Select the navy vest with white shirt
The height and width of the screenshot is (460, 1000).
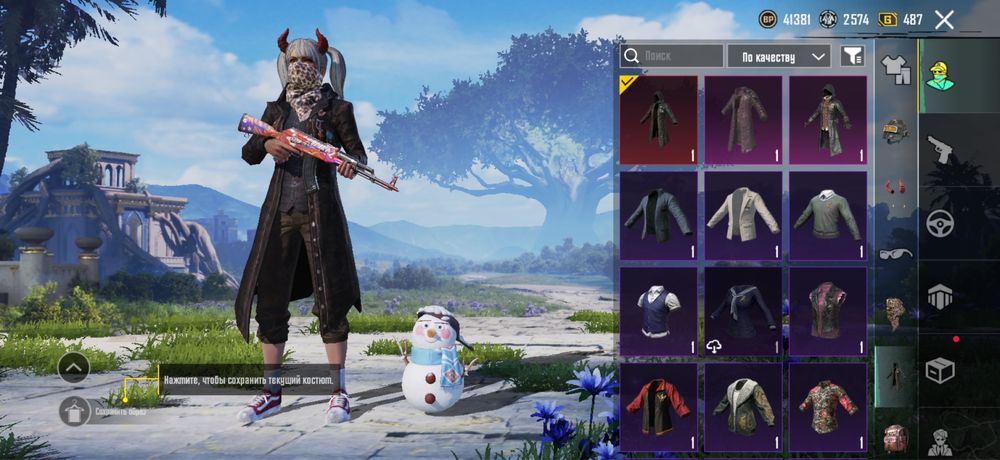(658, 310)
